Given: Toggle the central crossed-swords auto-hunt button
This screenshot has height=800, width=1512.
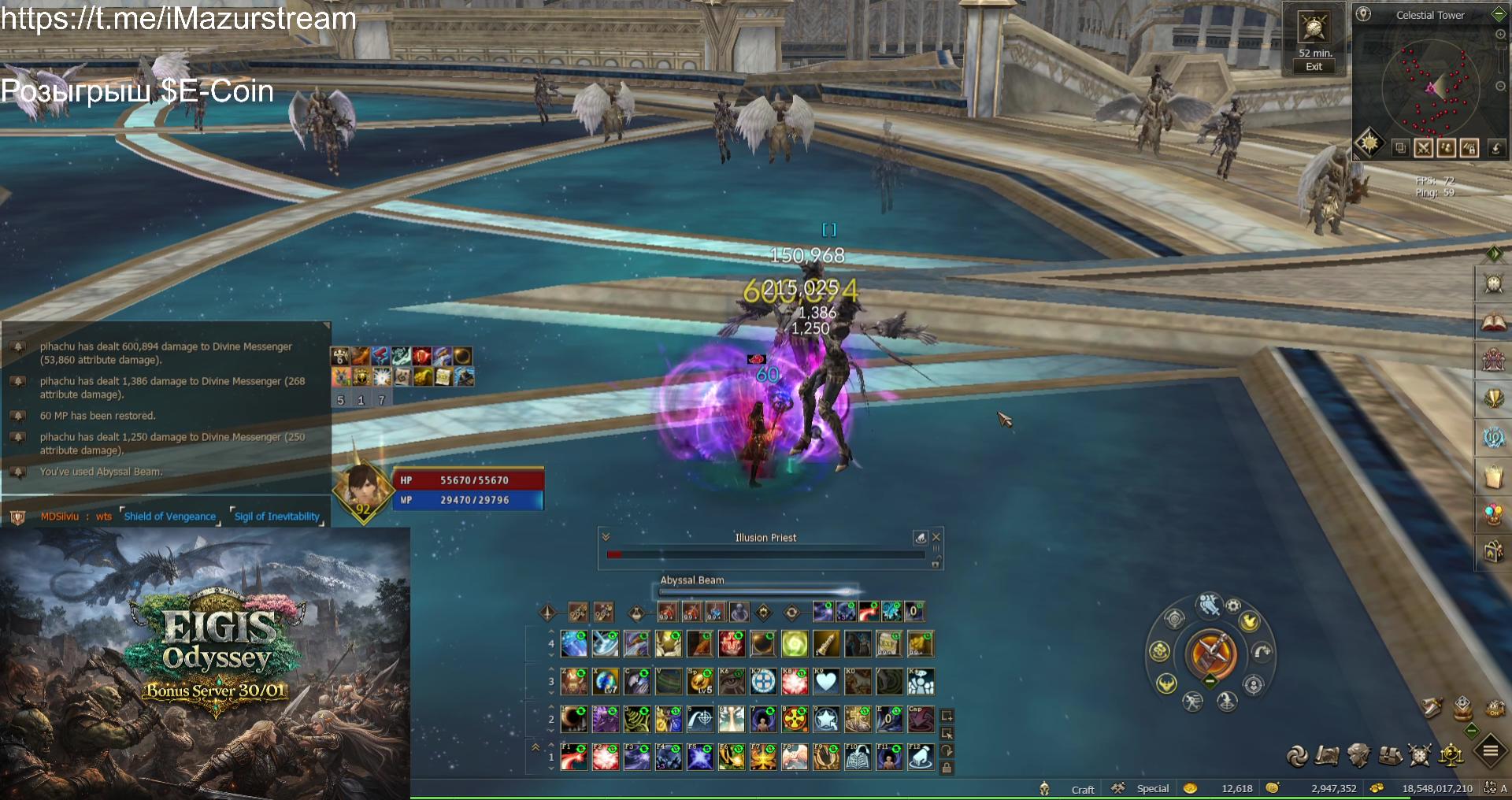Looking at the screenshot, I should coord(1211,653).
